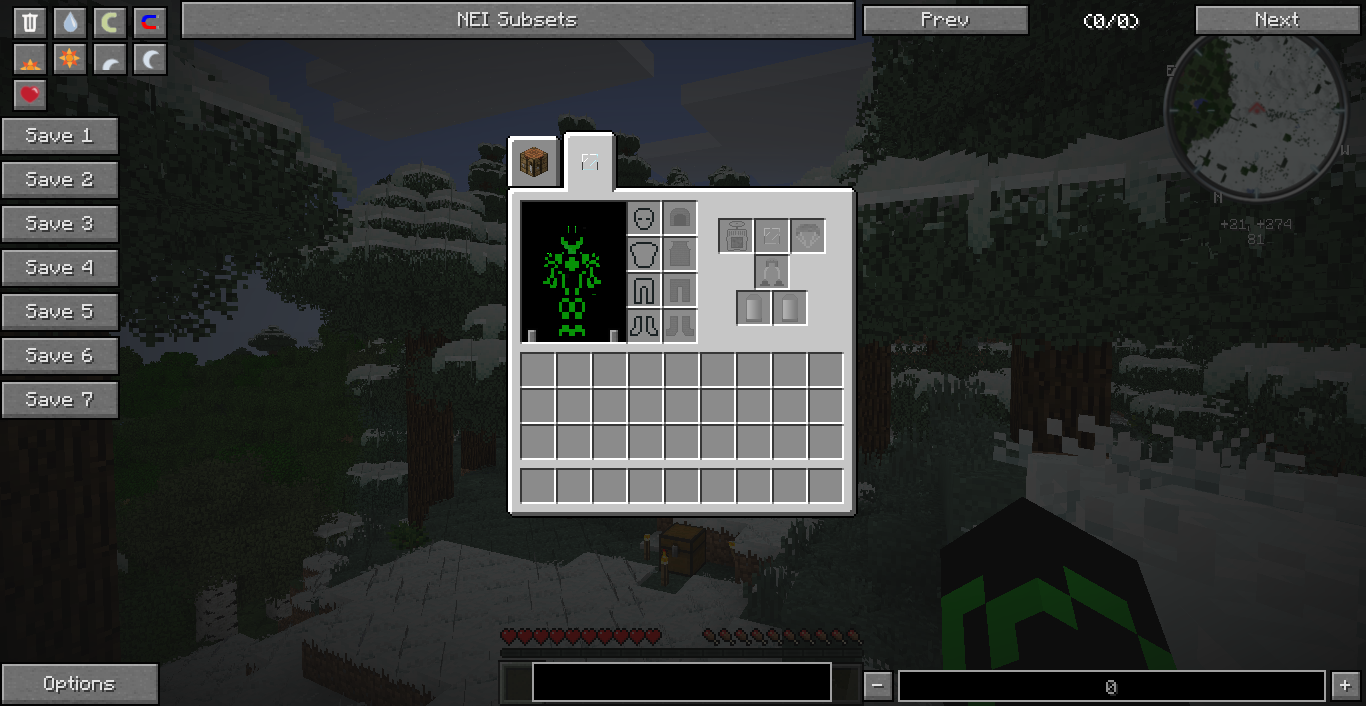This screenshot has height=706, width=1366.
Task: Click the Save 7 button
Action: [x=60, y=400]
